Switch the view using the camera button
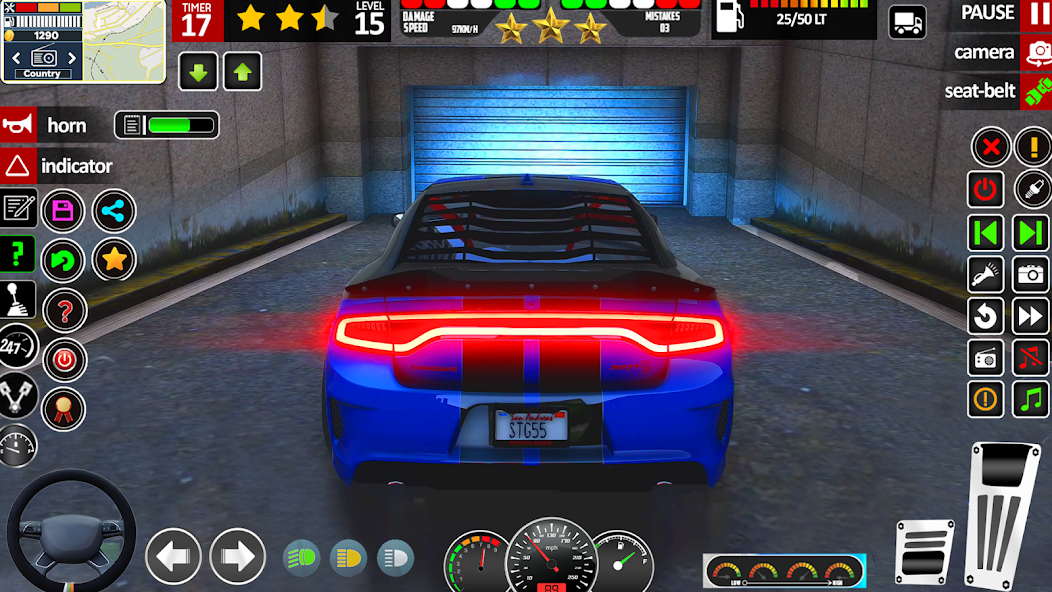The width and height of the screenshot is (1052, 592). pos(1000,52)
